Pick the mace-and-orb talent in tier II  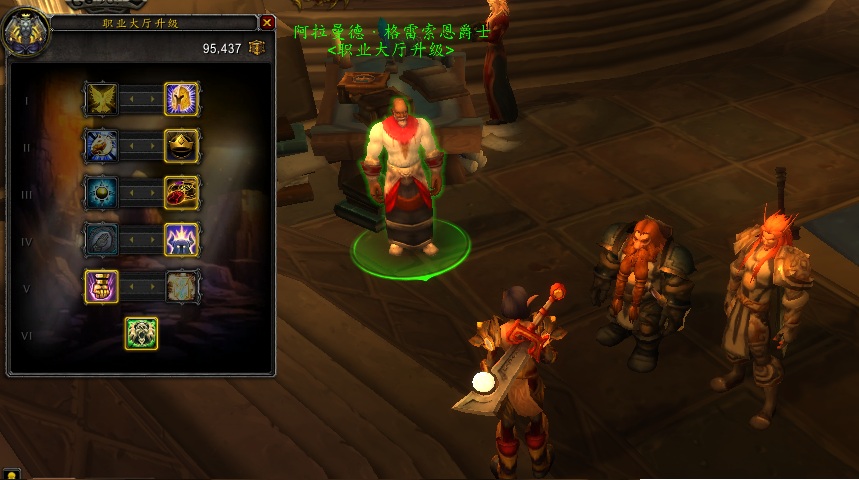[x=101, y=146]
